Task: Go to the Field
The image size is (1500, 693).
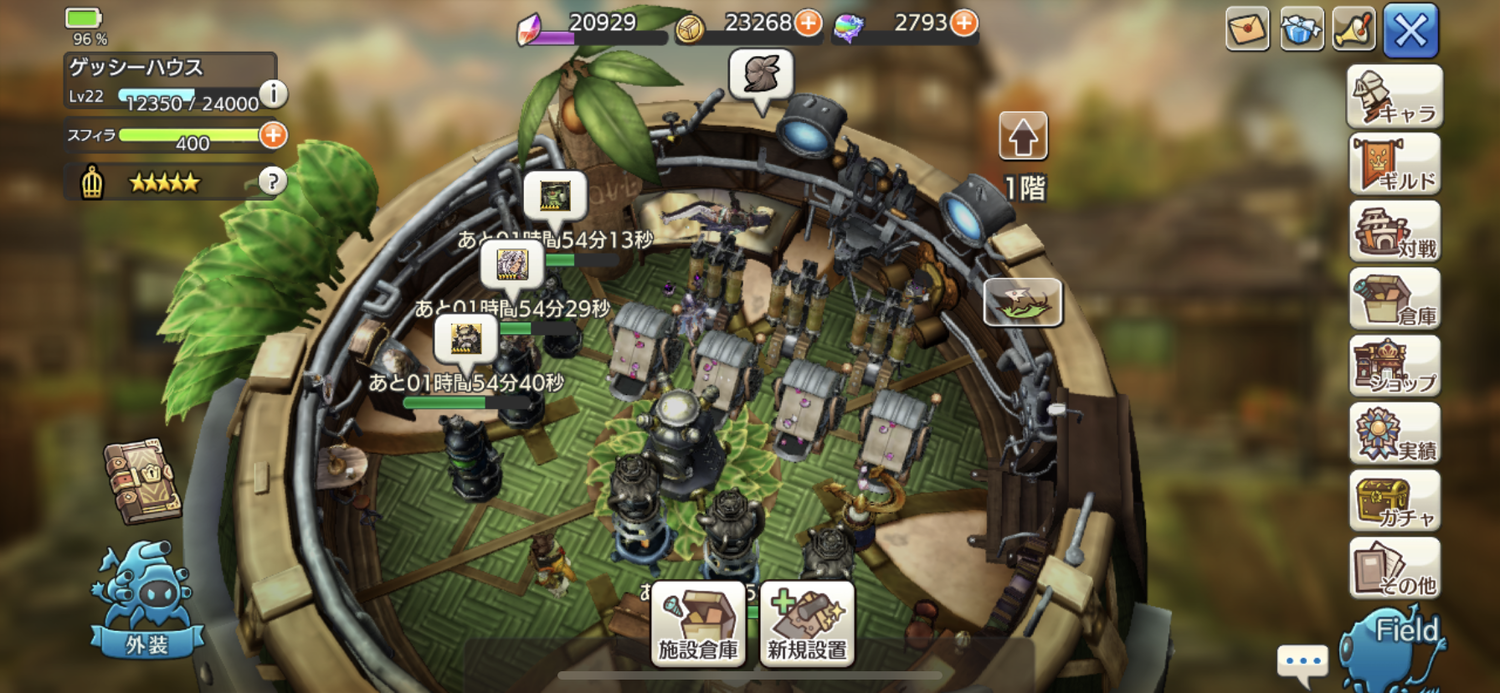Action: coord(1398,645)
